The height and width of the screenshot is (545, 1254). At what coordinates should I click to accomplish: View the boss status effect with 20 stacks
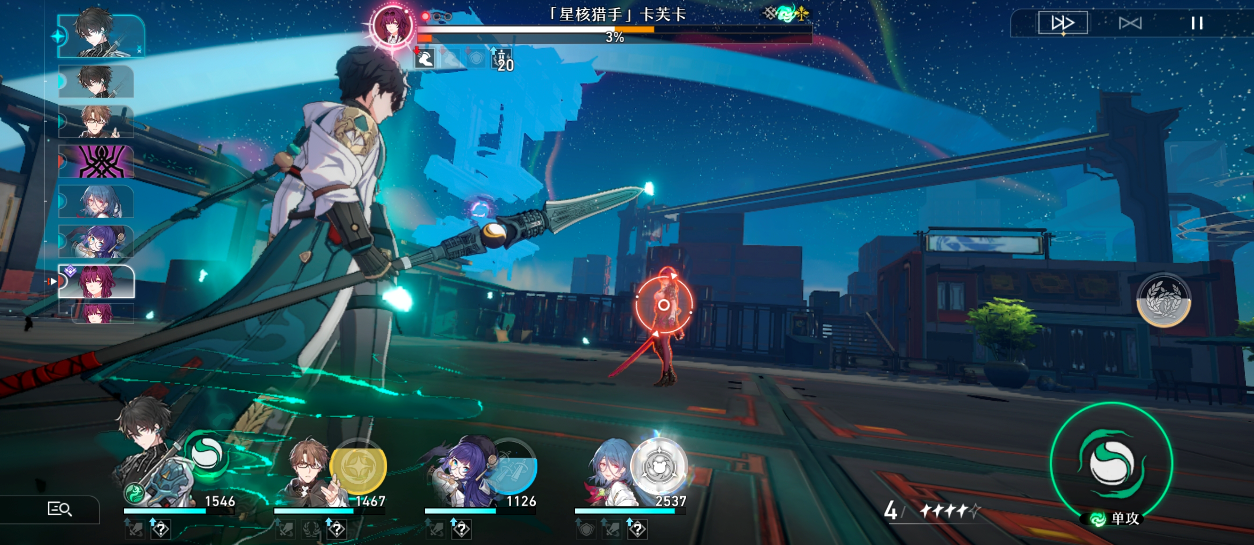[x=502, y=59]
